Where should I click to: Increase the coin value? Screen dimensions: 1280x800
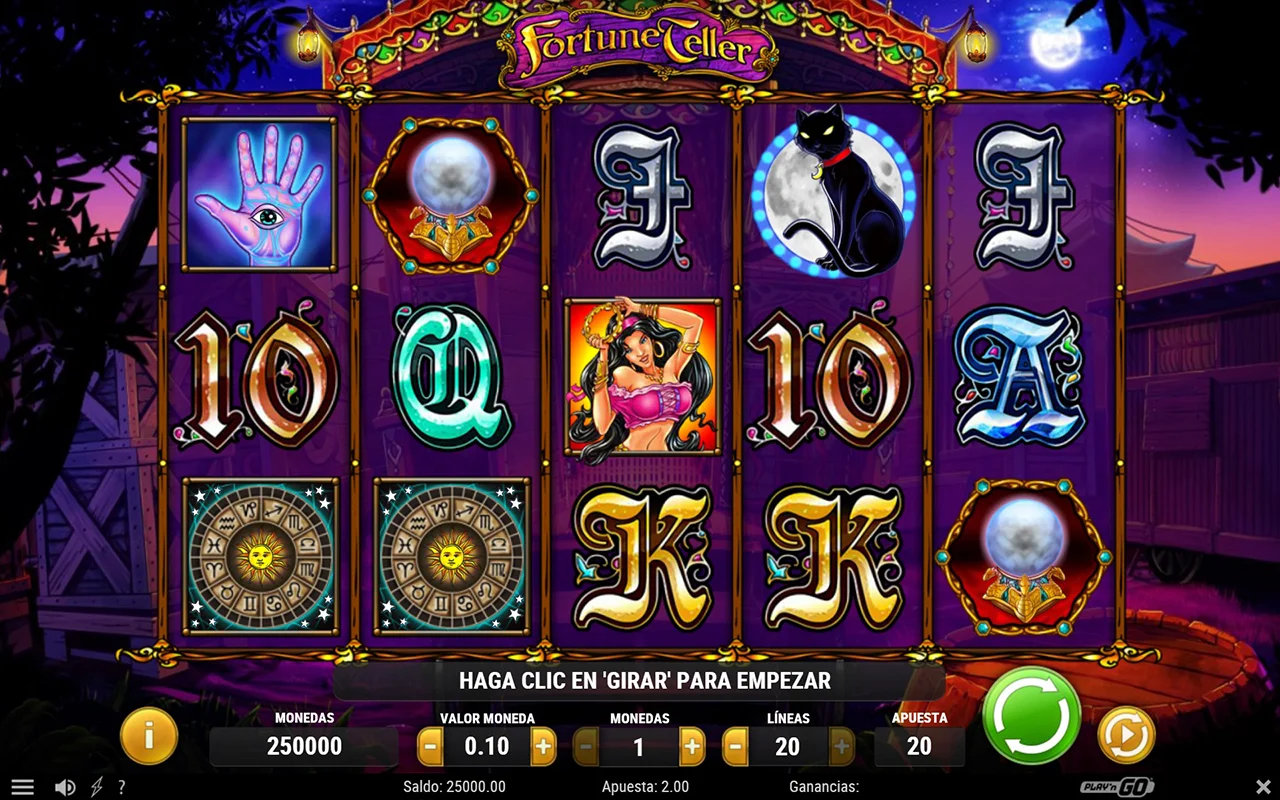point(543,746)
